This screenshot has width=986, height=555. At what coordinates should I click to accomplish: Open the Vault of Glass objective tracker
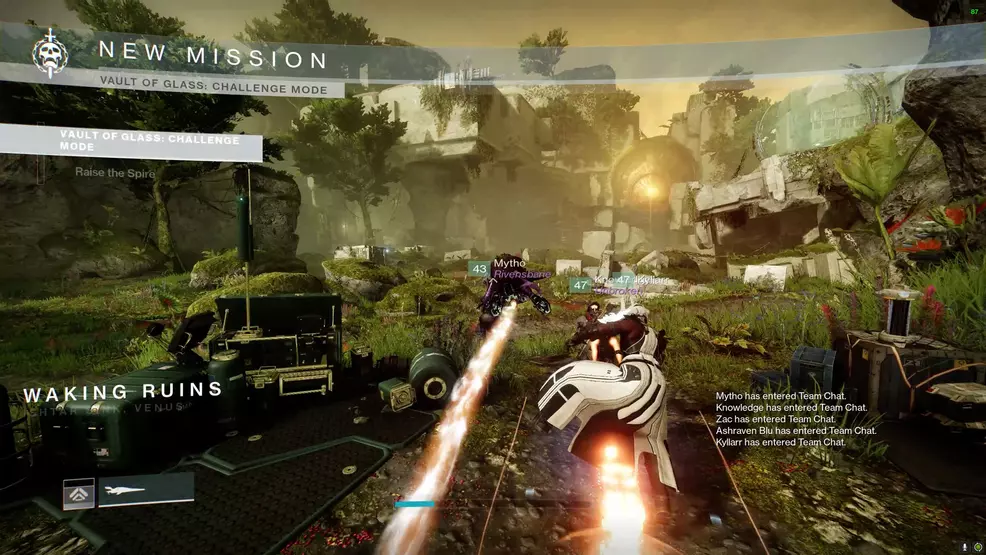(132, 141)
